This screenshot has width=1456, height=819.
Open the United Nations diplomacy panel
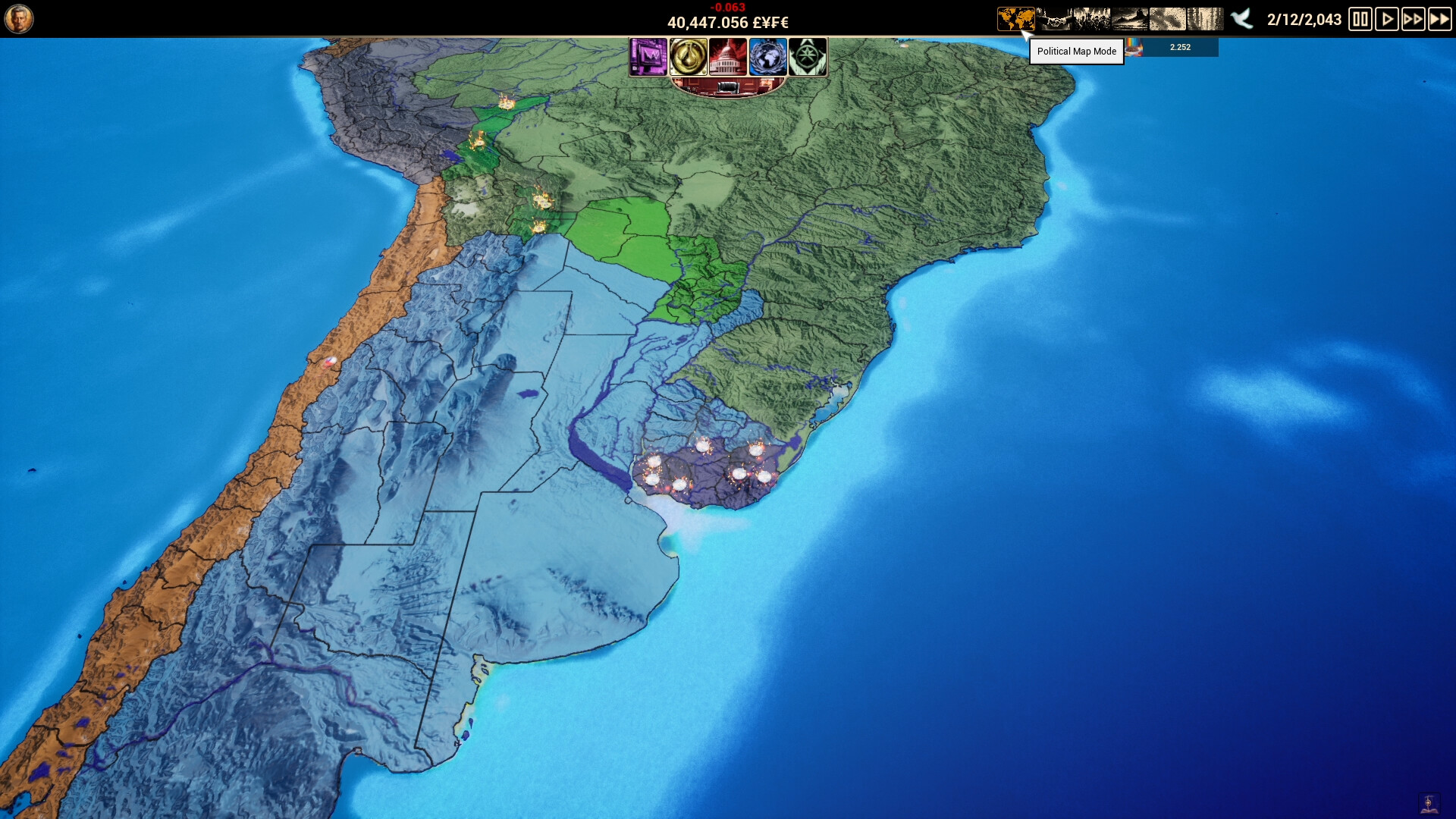[768, 58]
